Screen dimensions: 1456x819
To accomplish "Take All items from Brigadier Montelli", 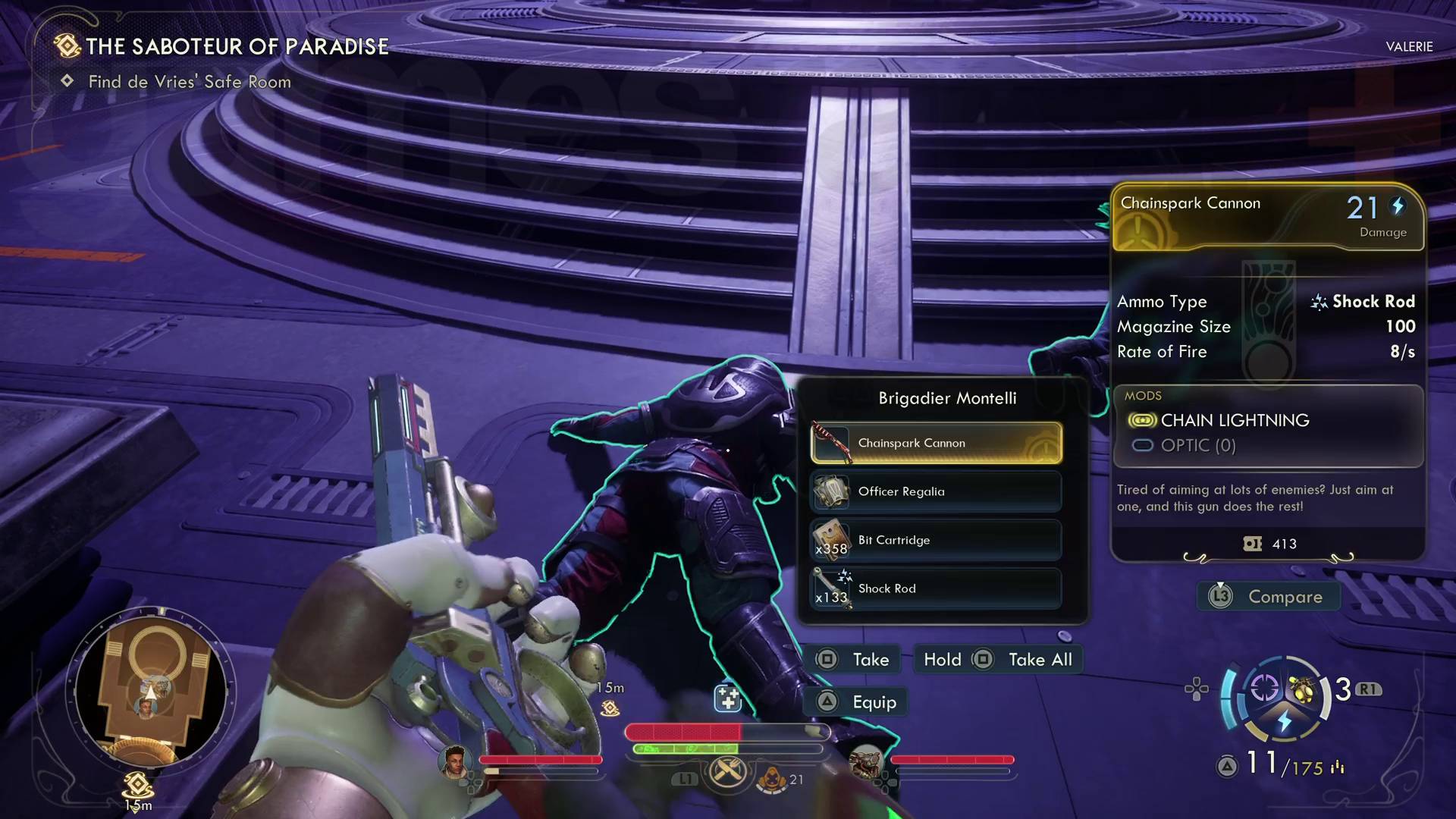I will [998, 660].
